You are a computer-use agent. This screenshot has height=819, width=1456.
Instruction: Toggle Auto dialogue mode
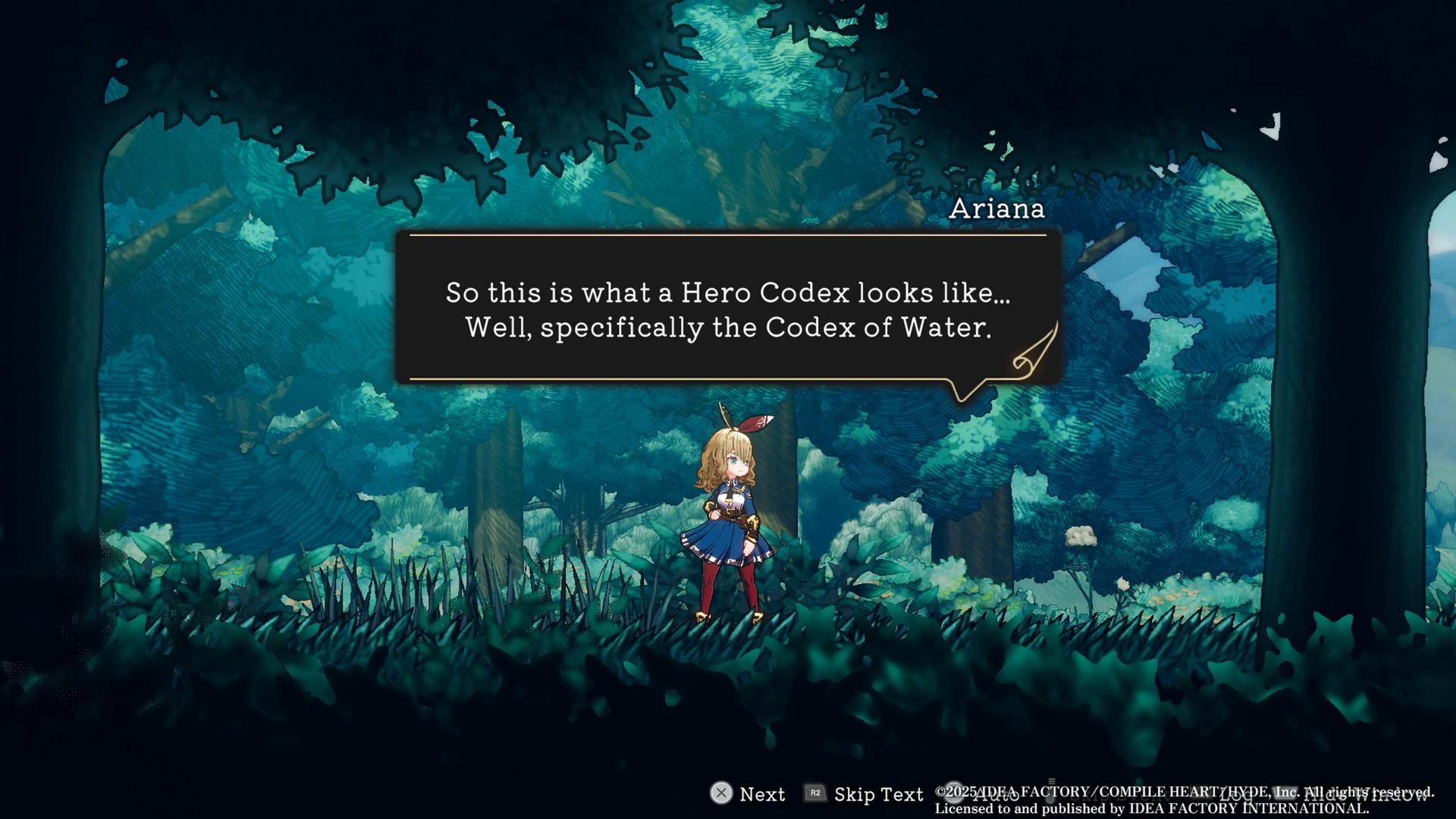pos(986,794)
